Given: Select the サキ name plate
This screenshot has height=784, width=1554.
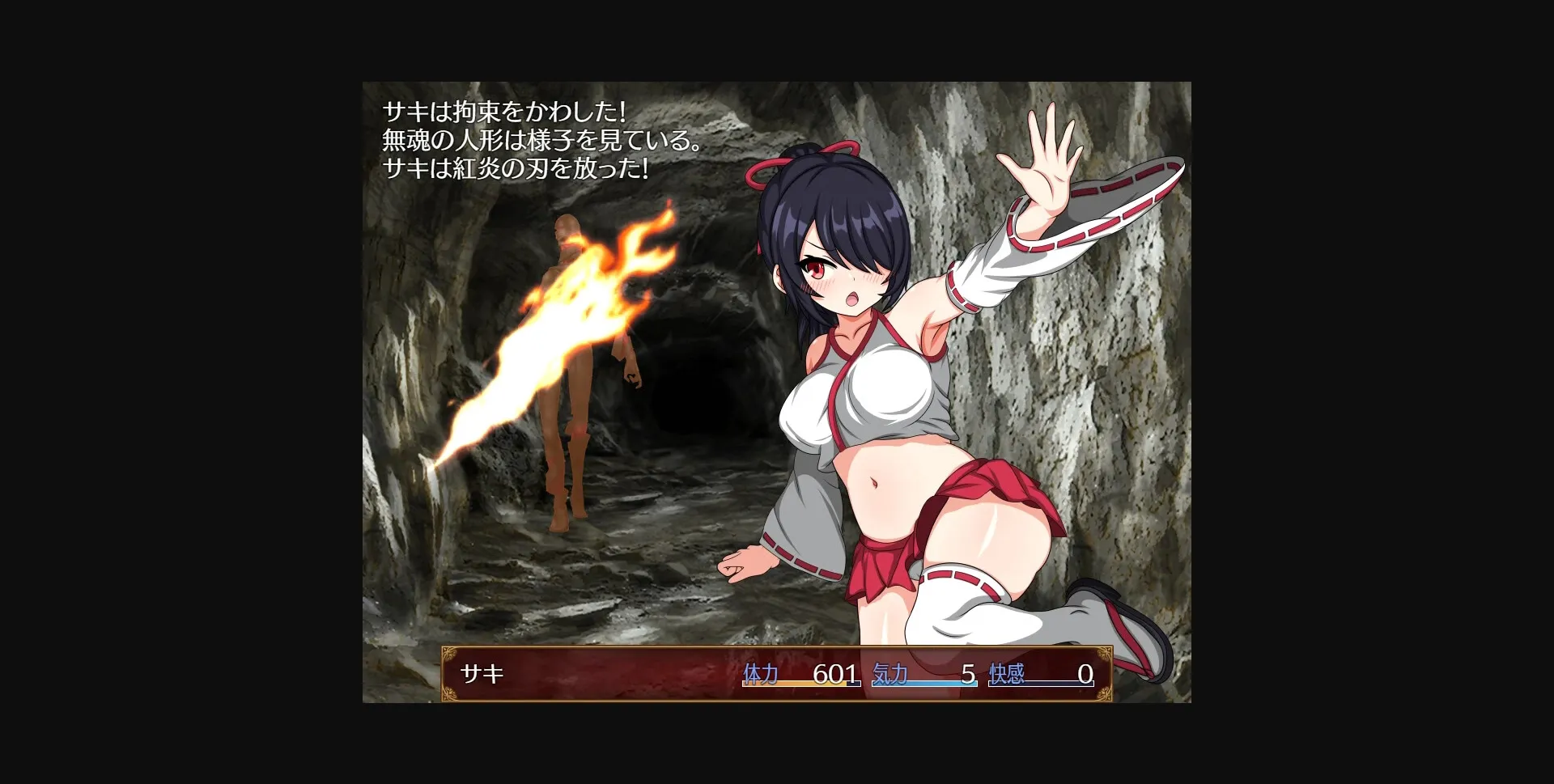Looking at the screenshot, I should coord(483,672).
